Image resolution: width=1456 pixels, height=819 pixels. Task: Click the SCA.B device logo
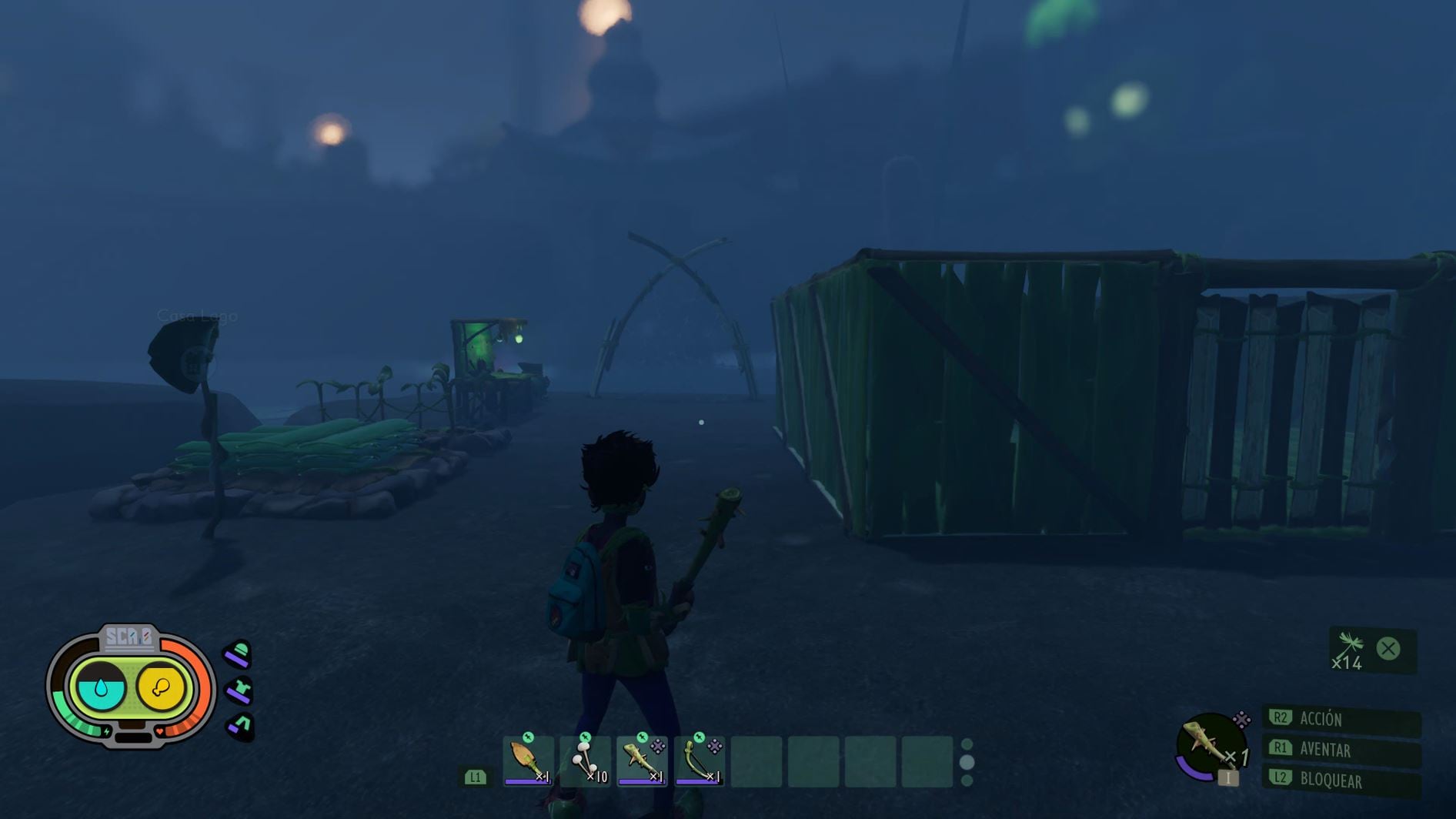pyautogui.click(x=129, y=637)
